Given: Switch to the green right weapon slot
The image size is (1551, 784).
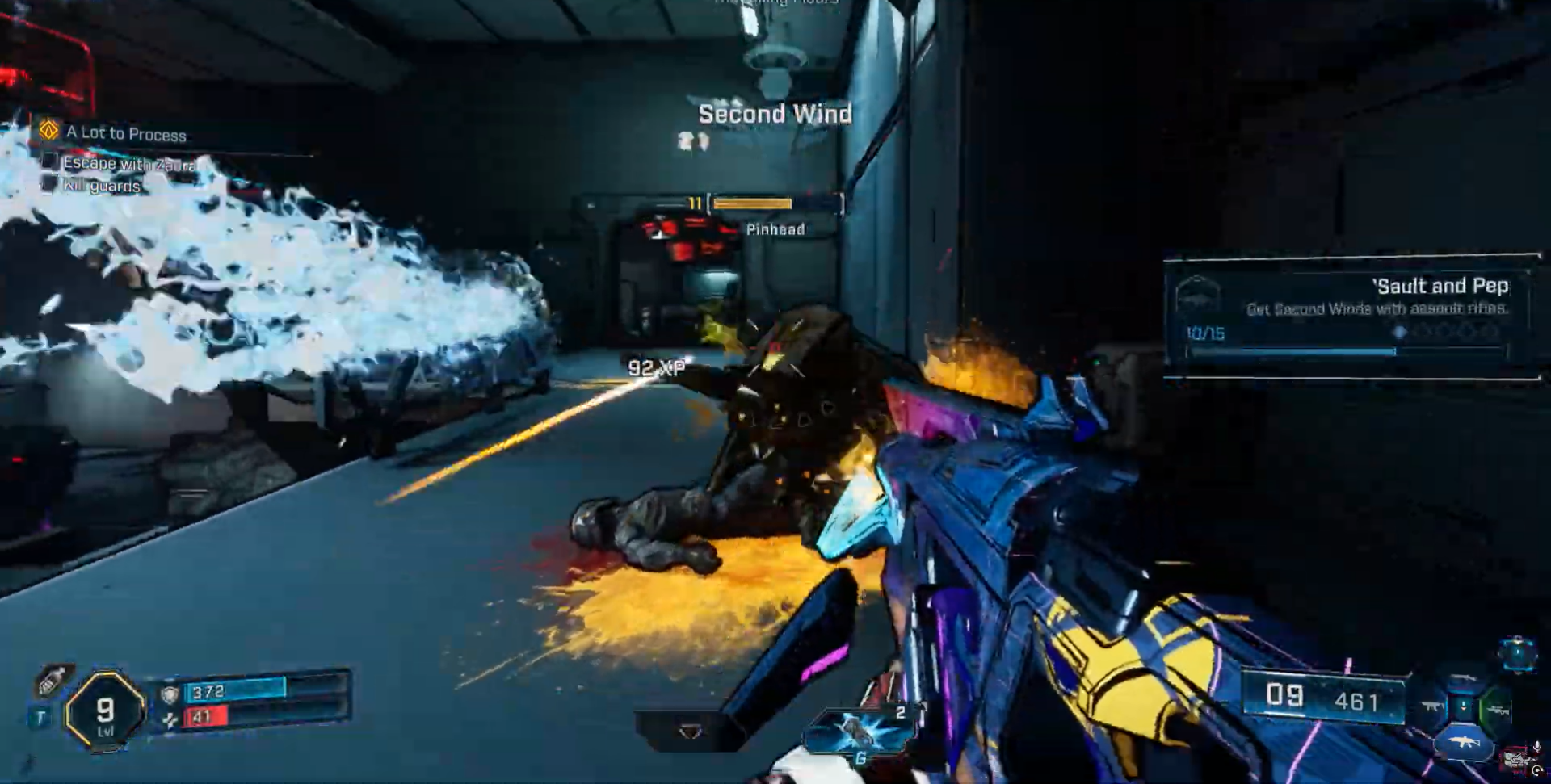Looking at the screenshot, I should pyautogui.click(x=1495, y=711).
